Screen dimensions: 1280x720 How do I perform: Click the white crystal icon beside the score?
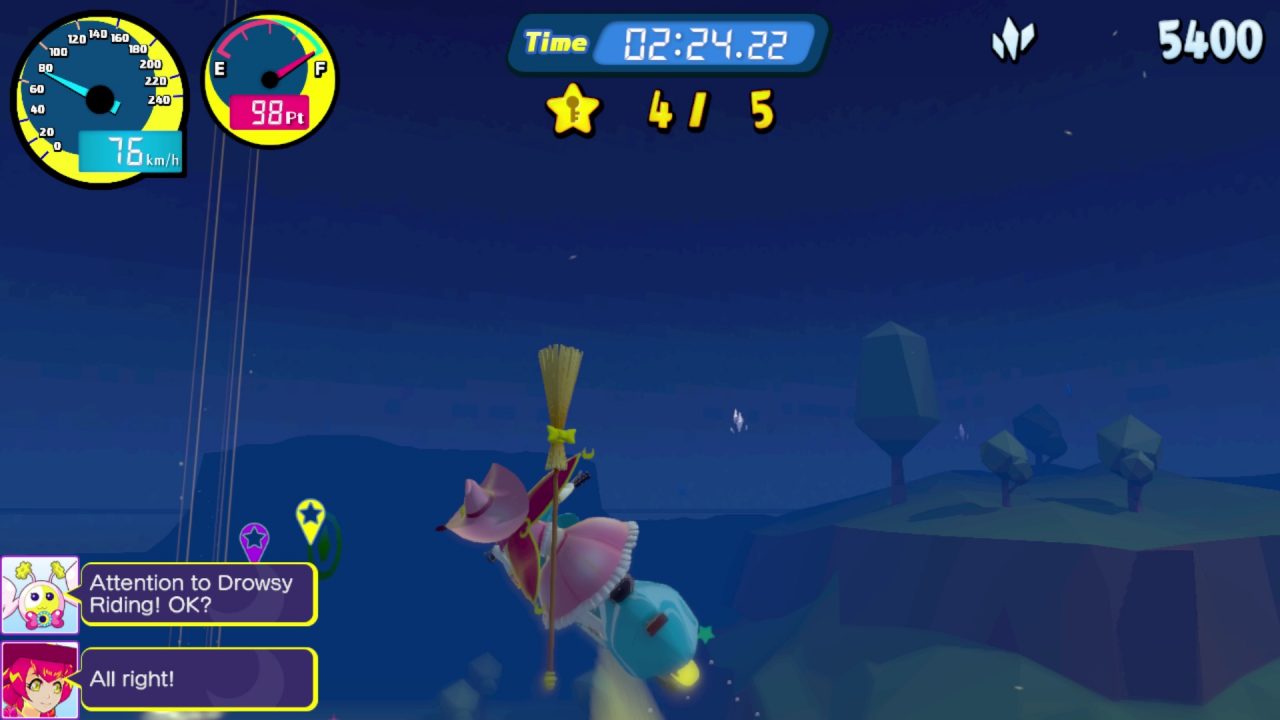pyautogui.click(x=1013, y=42)
